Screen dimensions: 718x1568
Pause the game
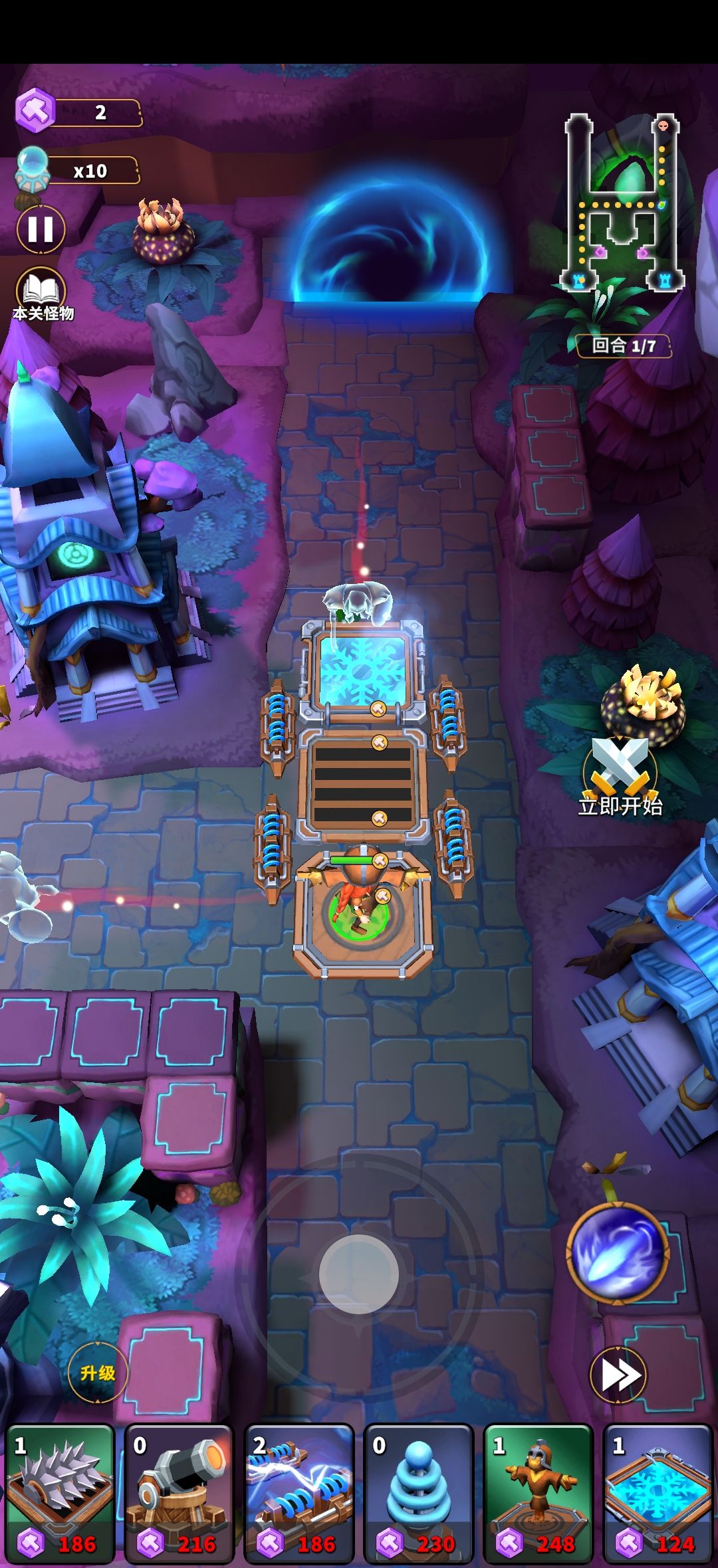coord(41,230)
